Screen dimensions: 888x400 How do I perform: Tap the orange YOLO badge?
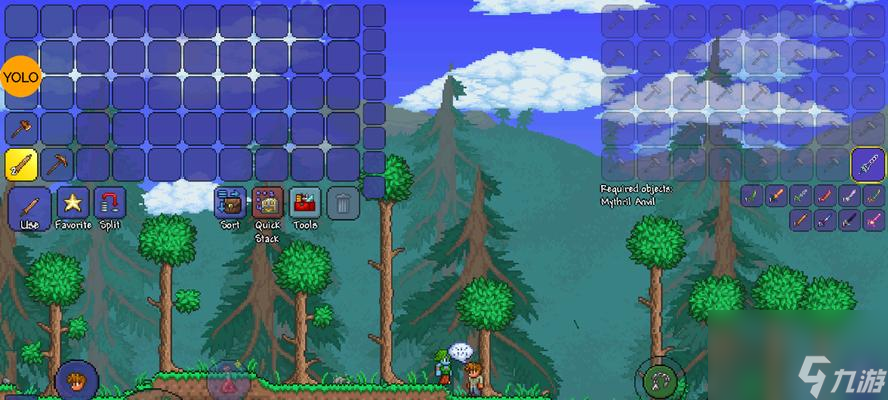pos(20,77)
